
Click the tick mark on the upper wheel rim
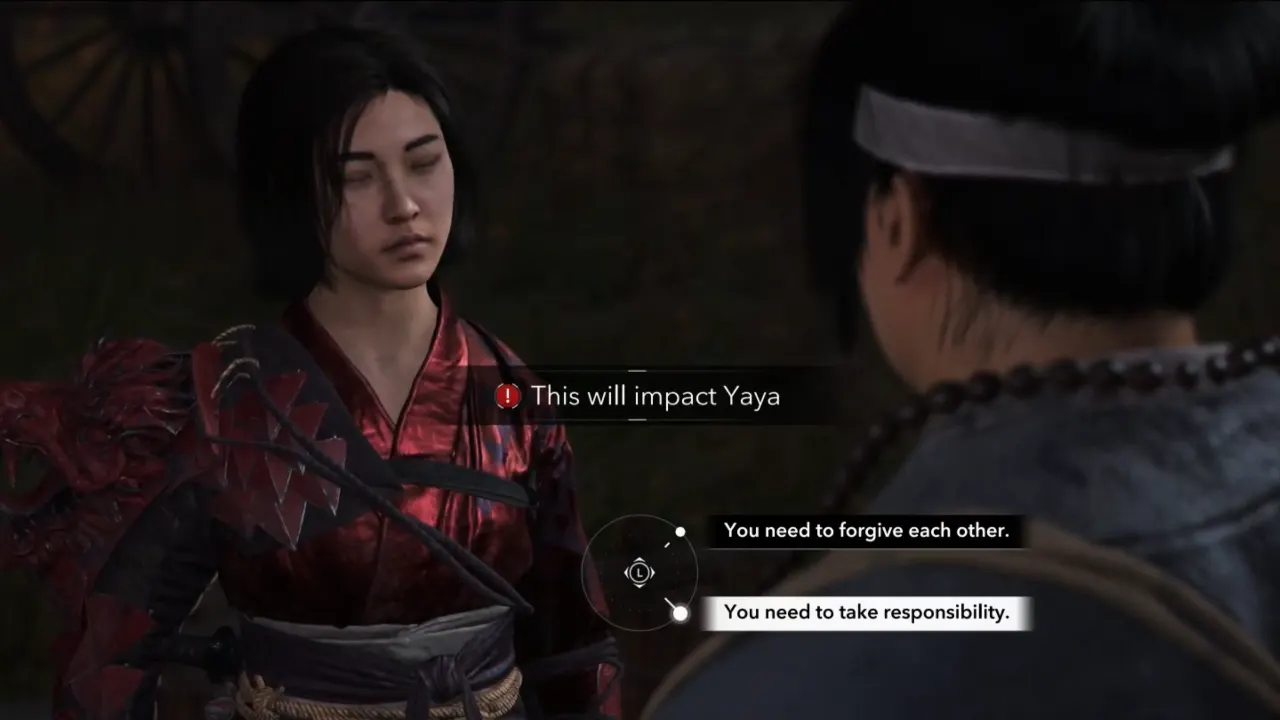667,544
